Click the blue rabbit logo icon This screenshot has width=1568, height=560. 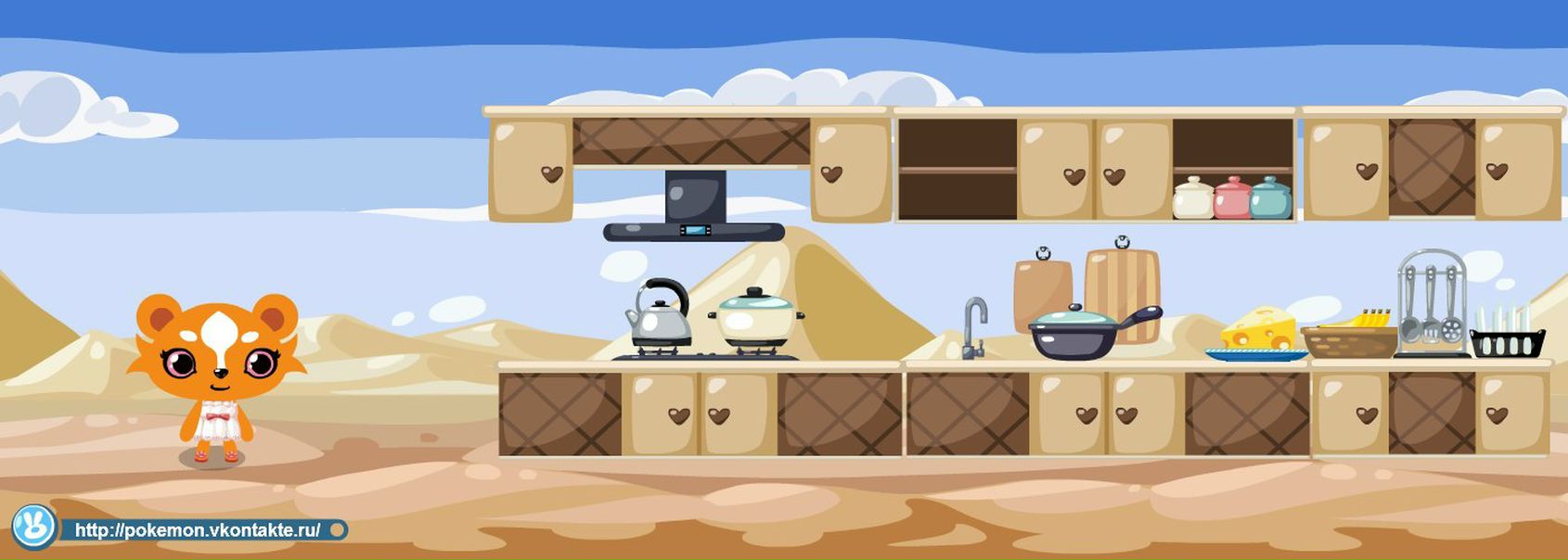[x=34, y=528]
